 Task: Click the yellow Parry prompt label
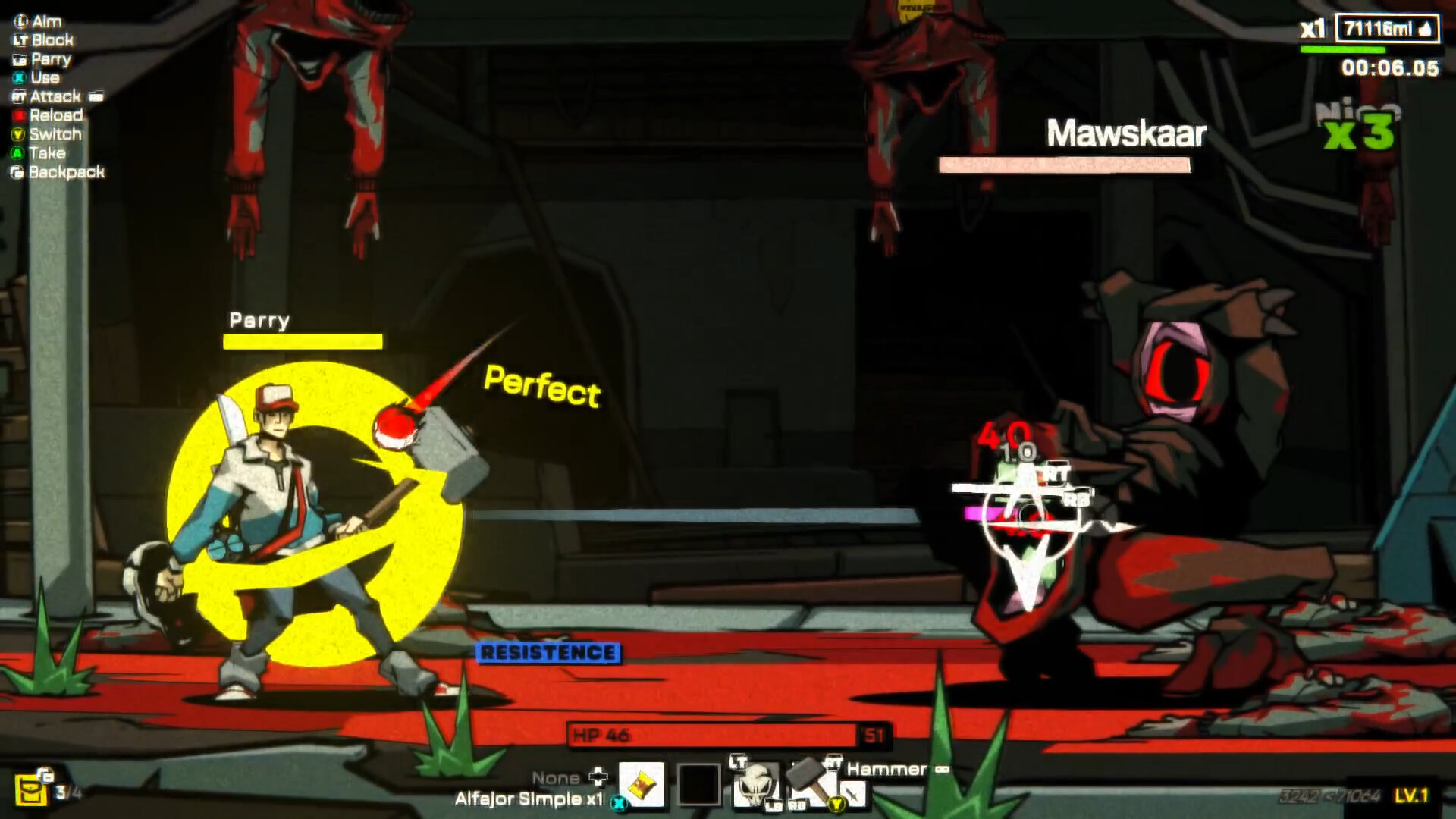click(258, 321)
